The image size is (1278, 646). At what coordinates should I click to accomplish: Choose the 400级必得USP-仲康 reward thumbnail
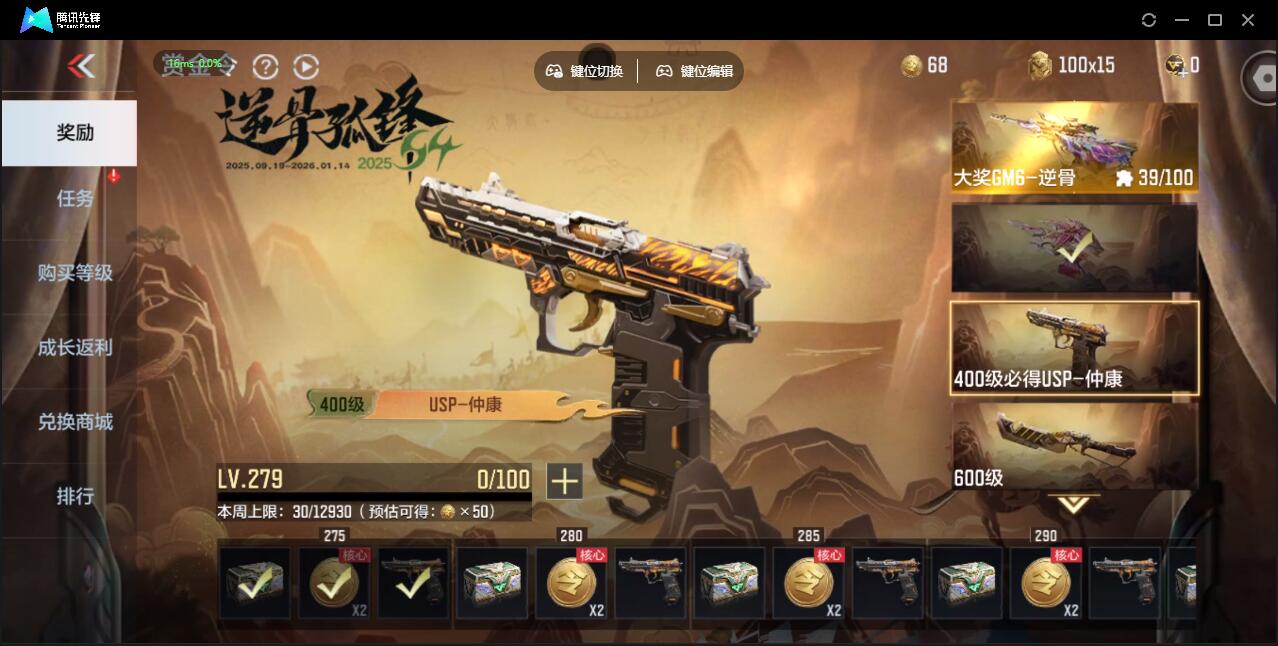tap(1074, 348)
